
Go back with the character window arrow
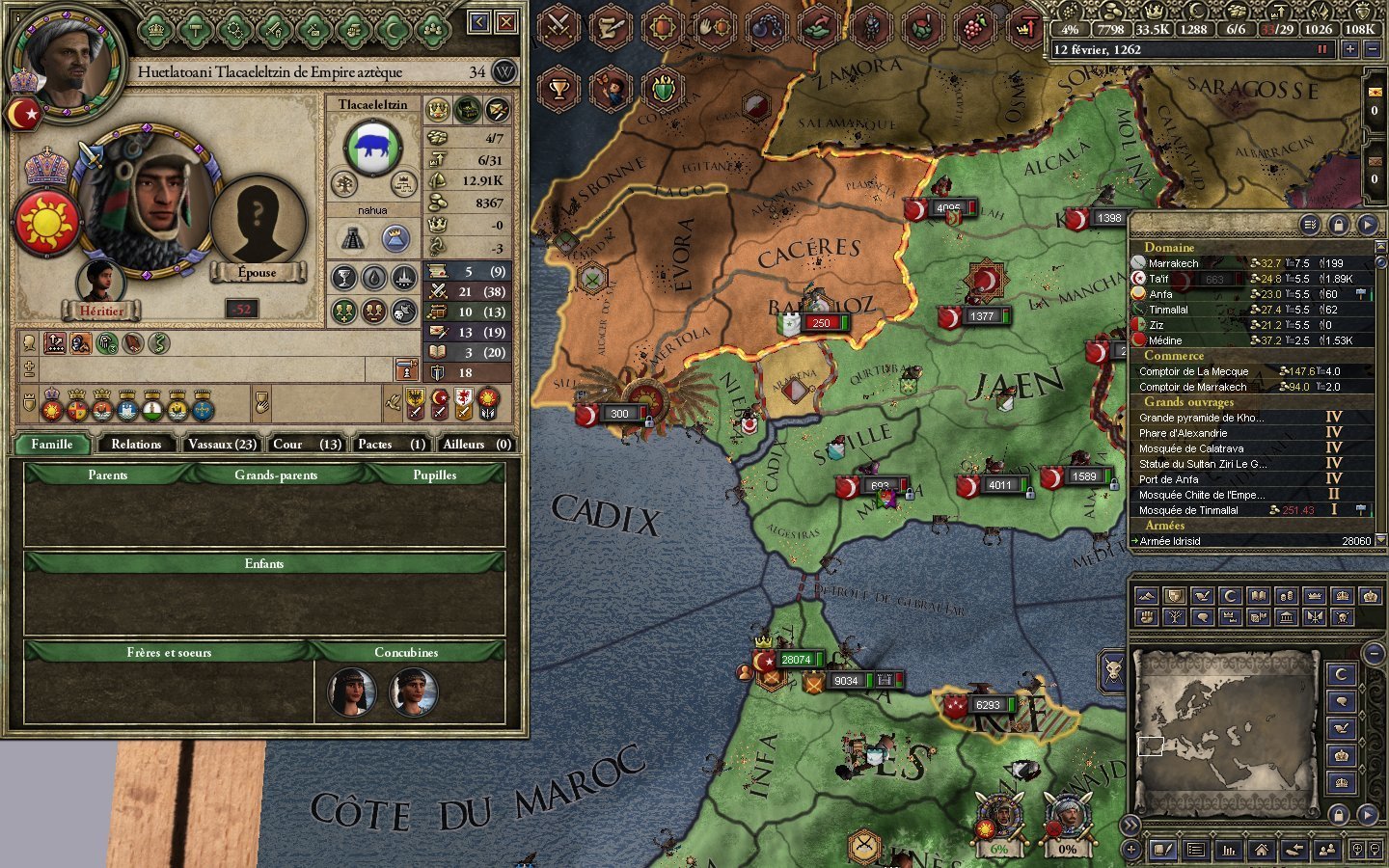pos(479,22)
